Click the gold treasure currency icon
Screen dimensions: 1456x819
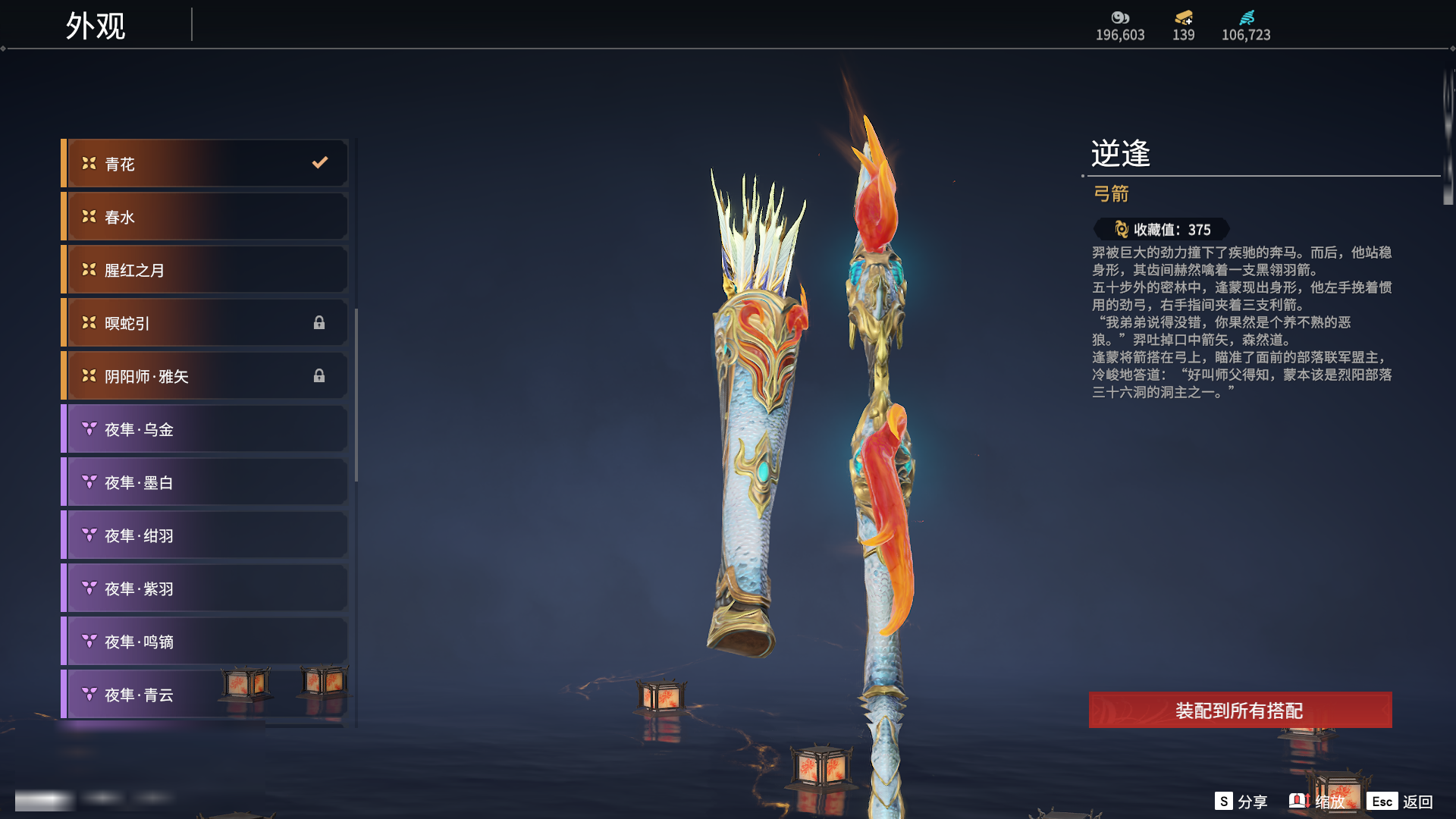click(1183, 17)
